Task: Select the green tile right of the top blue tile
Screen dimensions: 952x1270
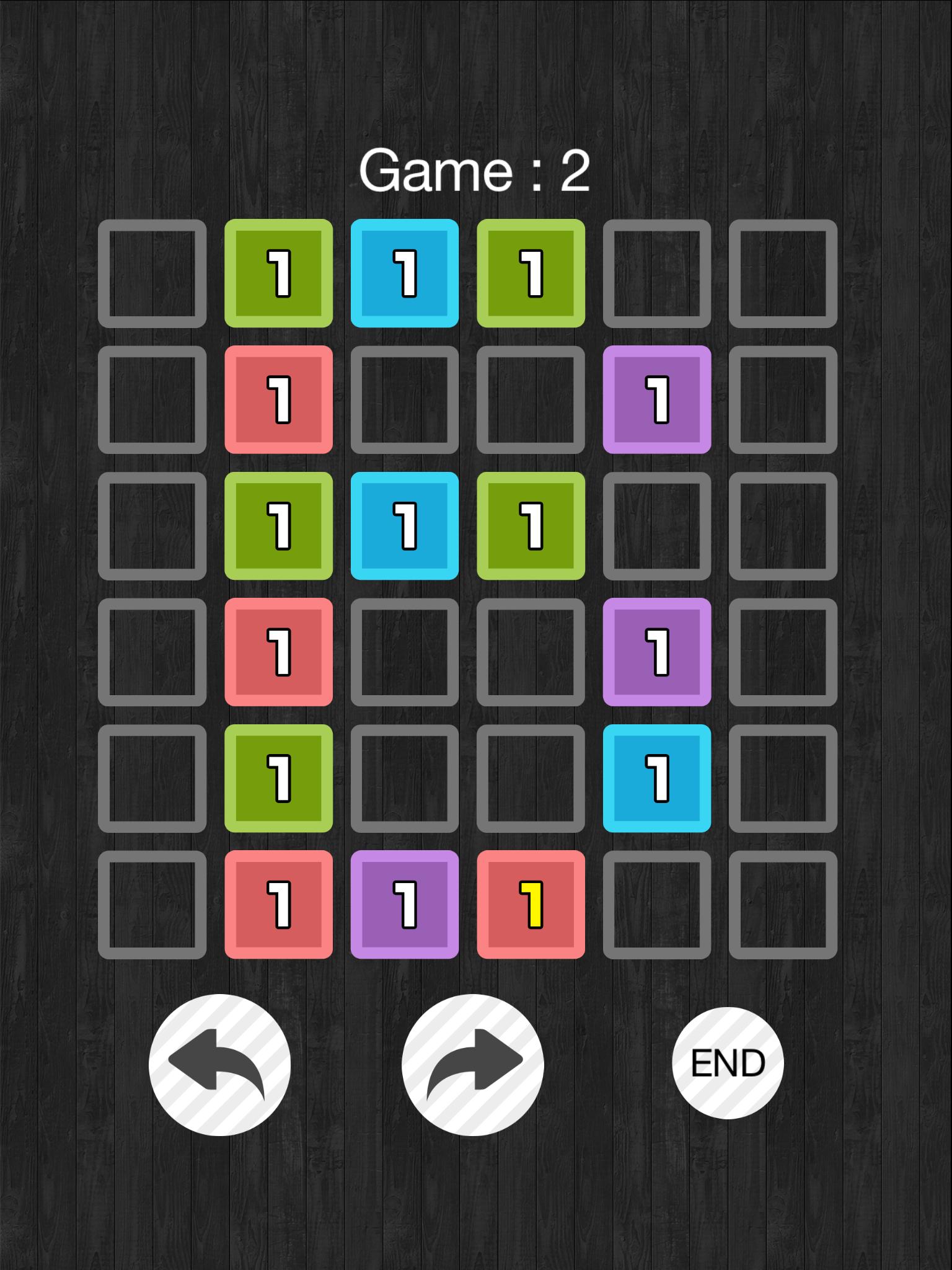Action: pyautogui.click(x=531, y=273)
